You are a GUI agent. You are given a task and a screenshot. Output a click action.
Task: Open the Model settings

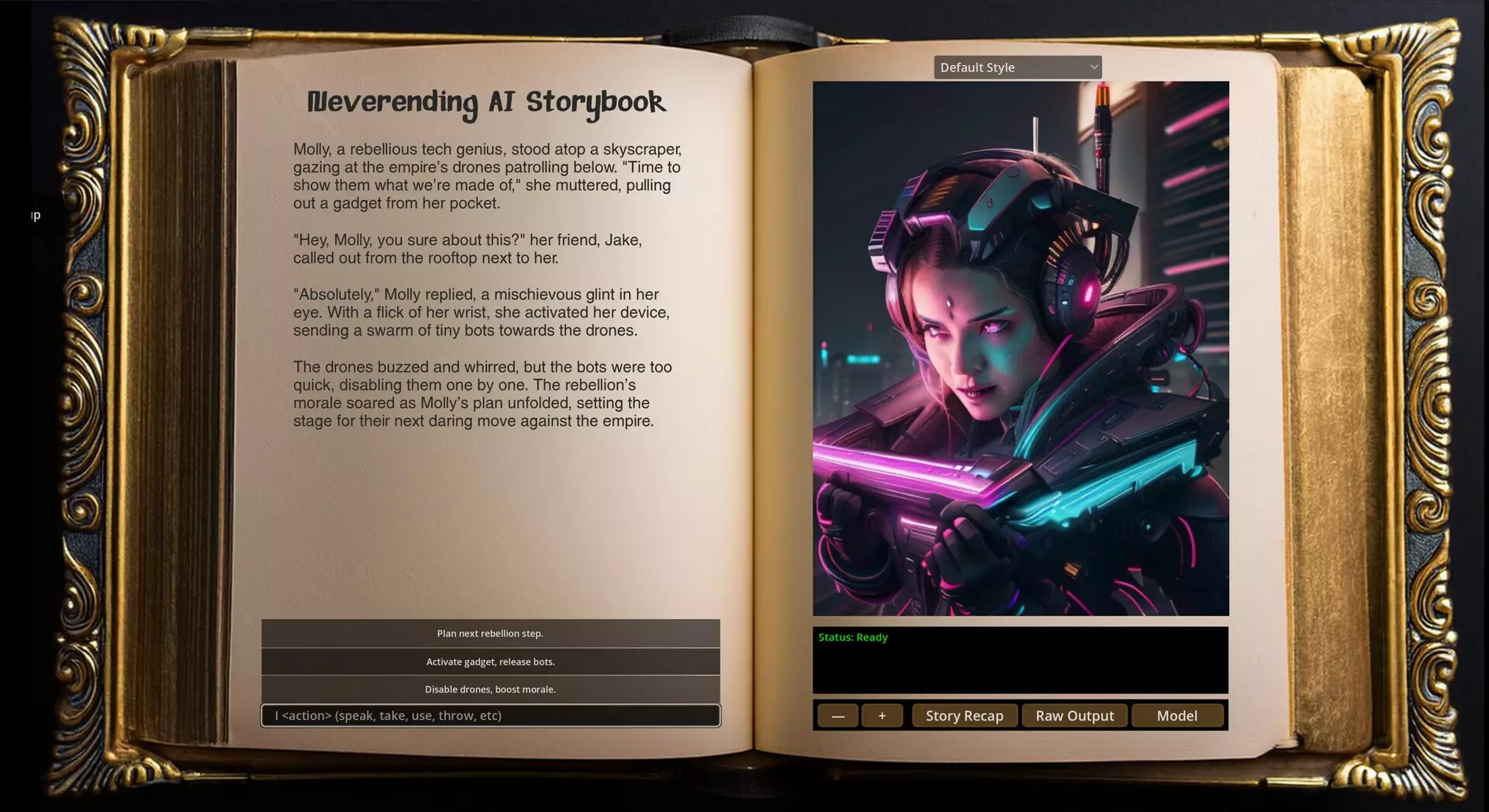tap(1177, 715)
